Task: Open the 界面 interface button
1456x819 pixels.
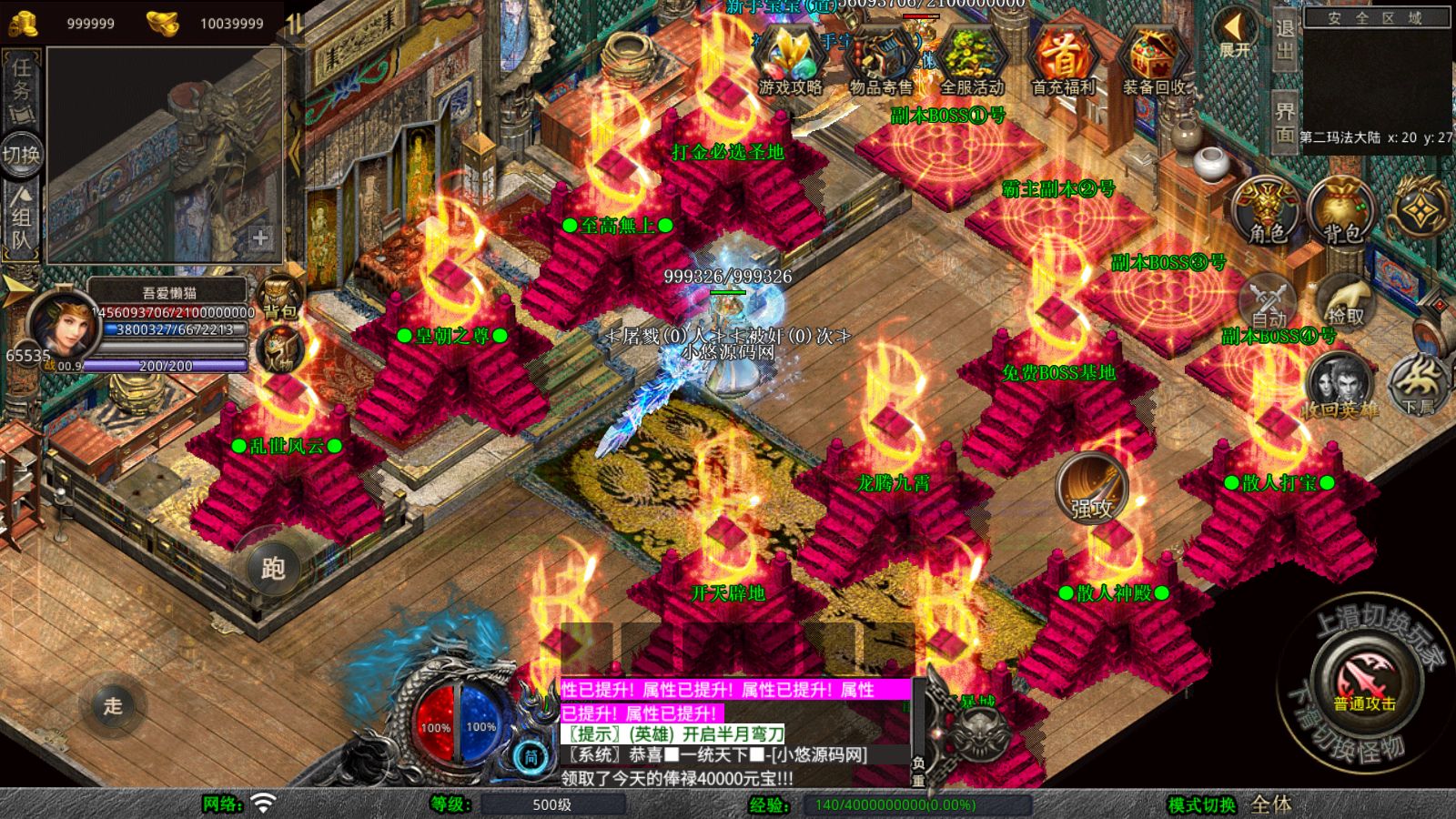Action: (x=1284, y=122)
